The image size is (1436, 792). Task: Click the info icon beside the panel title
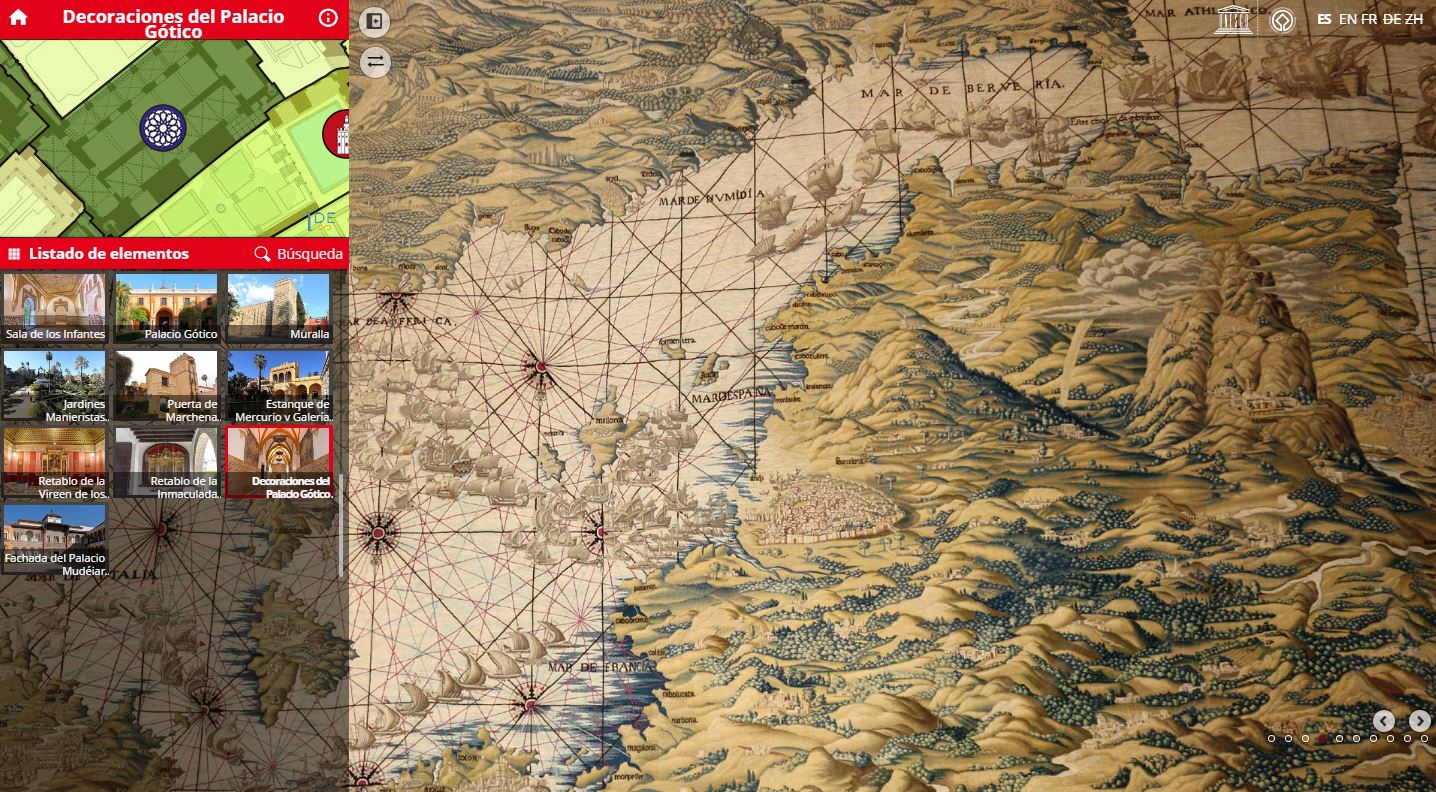click(x=327, y=17)
